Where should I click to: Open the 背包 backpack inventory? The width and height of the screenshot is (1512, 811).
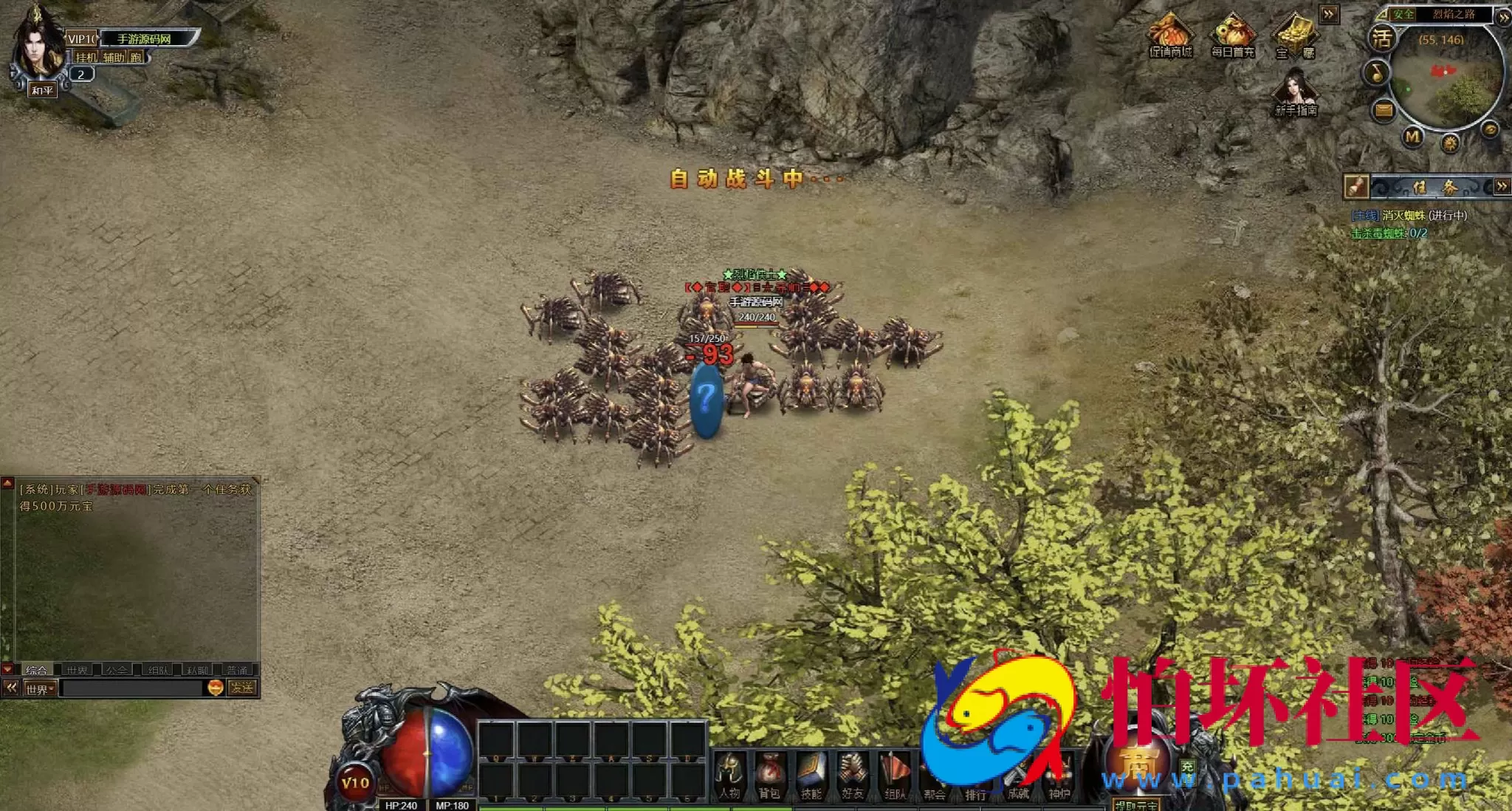click(x=769, y=775)
